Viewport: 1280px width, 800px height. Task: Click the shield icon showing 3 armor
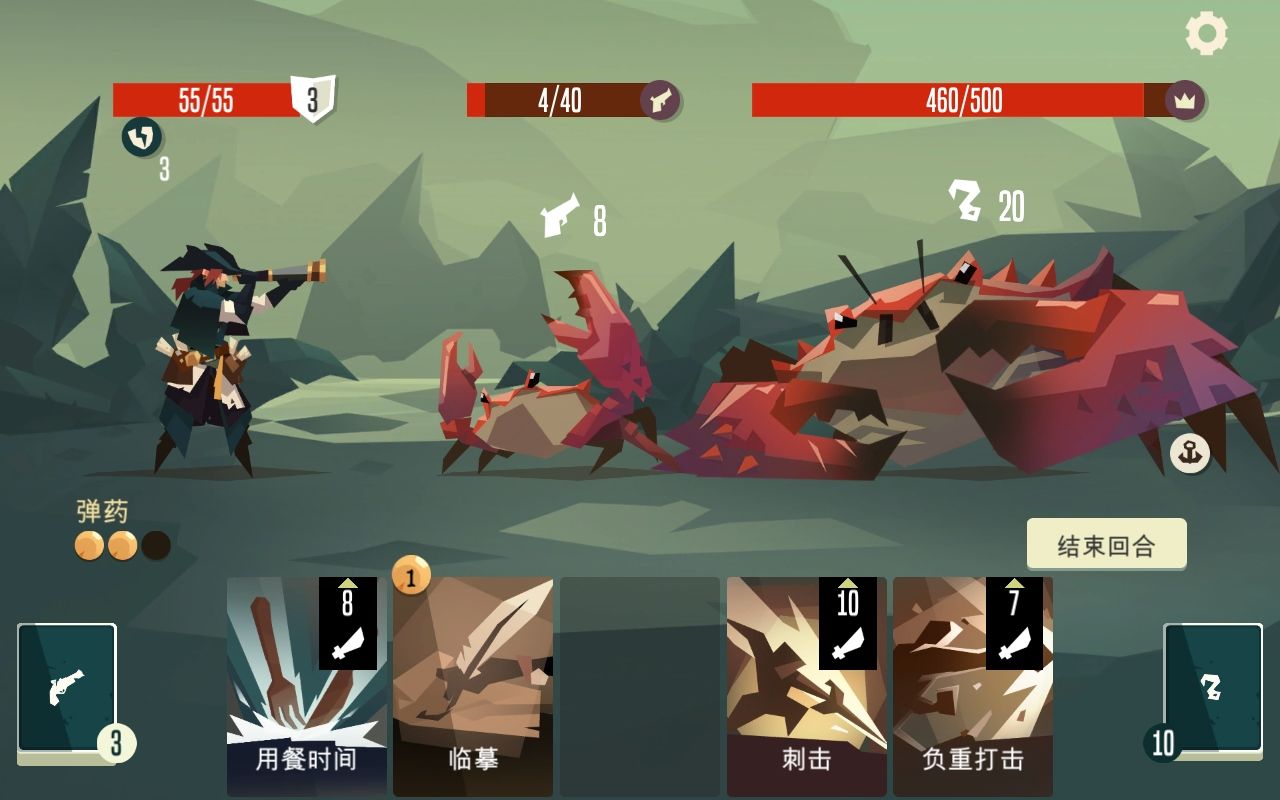point(310,97)
